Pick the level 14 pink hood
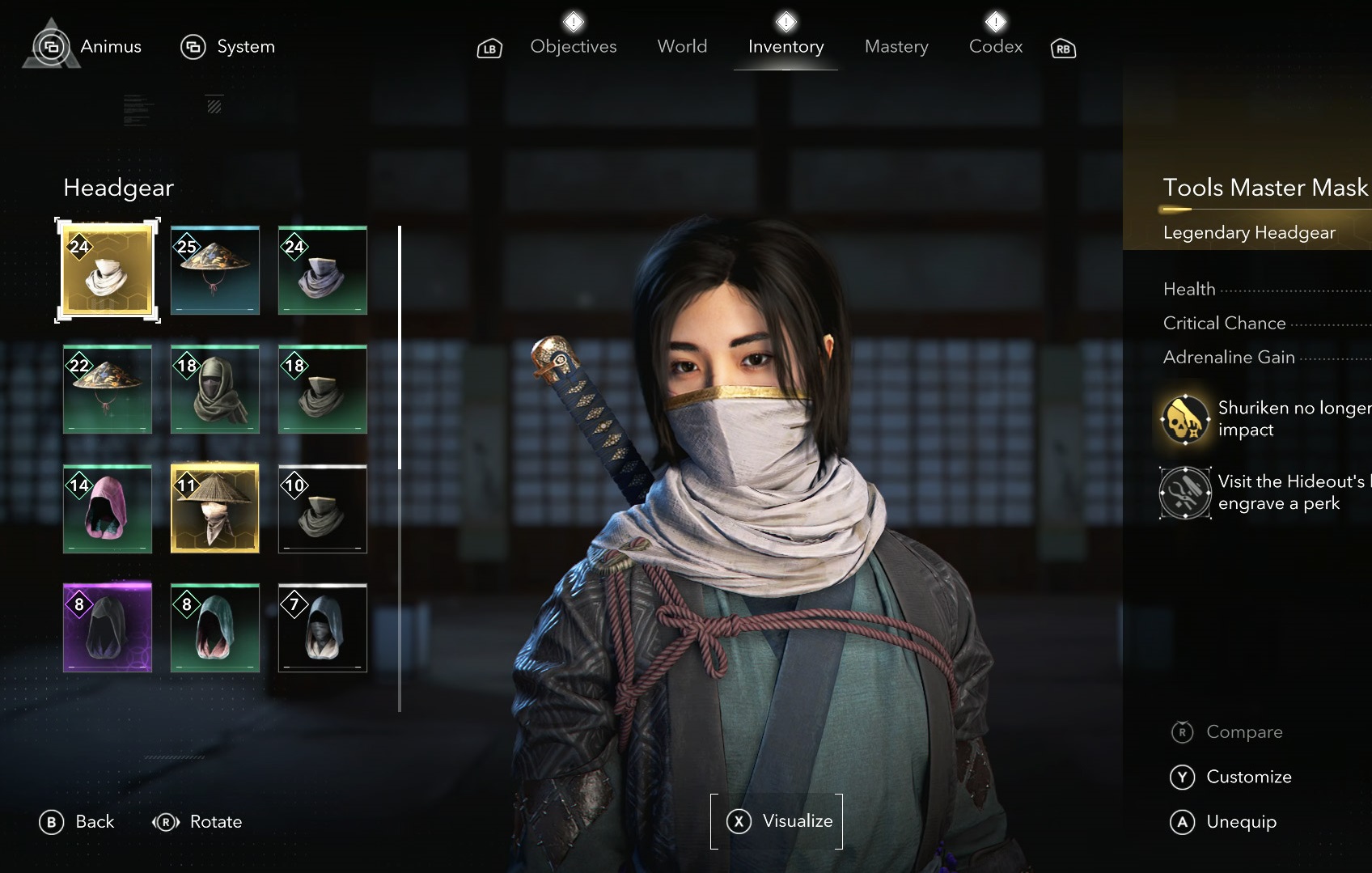The height and width of the screenshot is (873, 1372). point(108,509)
